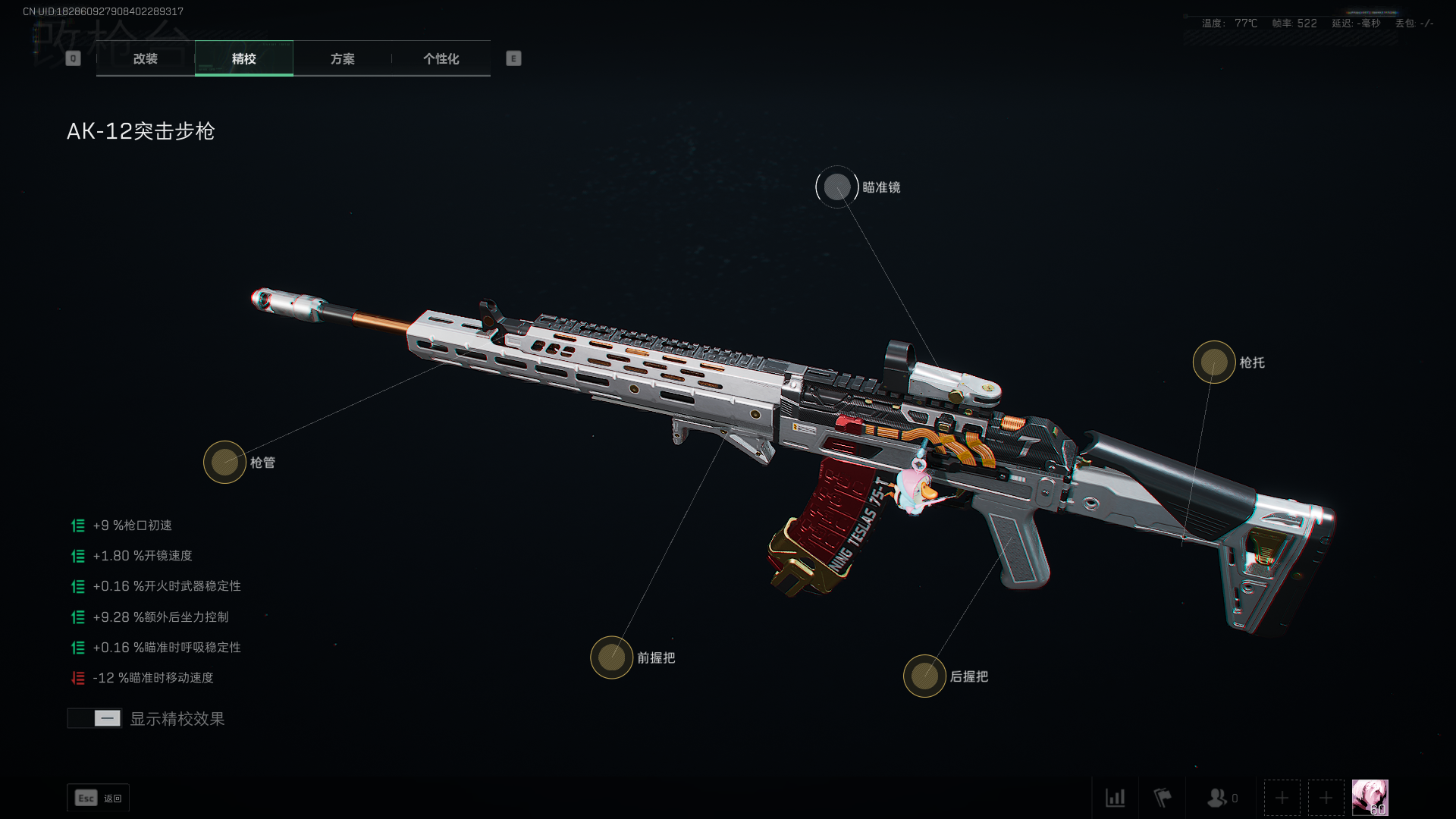
Task: Go to the 个性化 tab
Action: (x=441, y=58)
